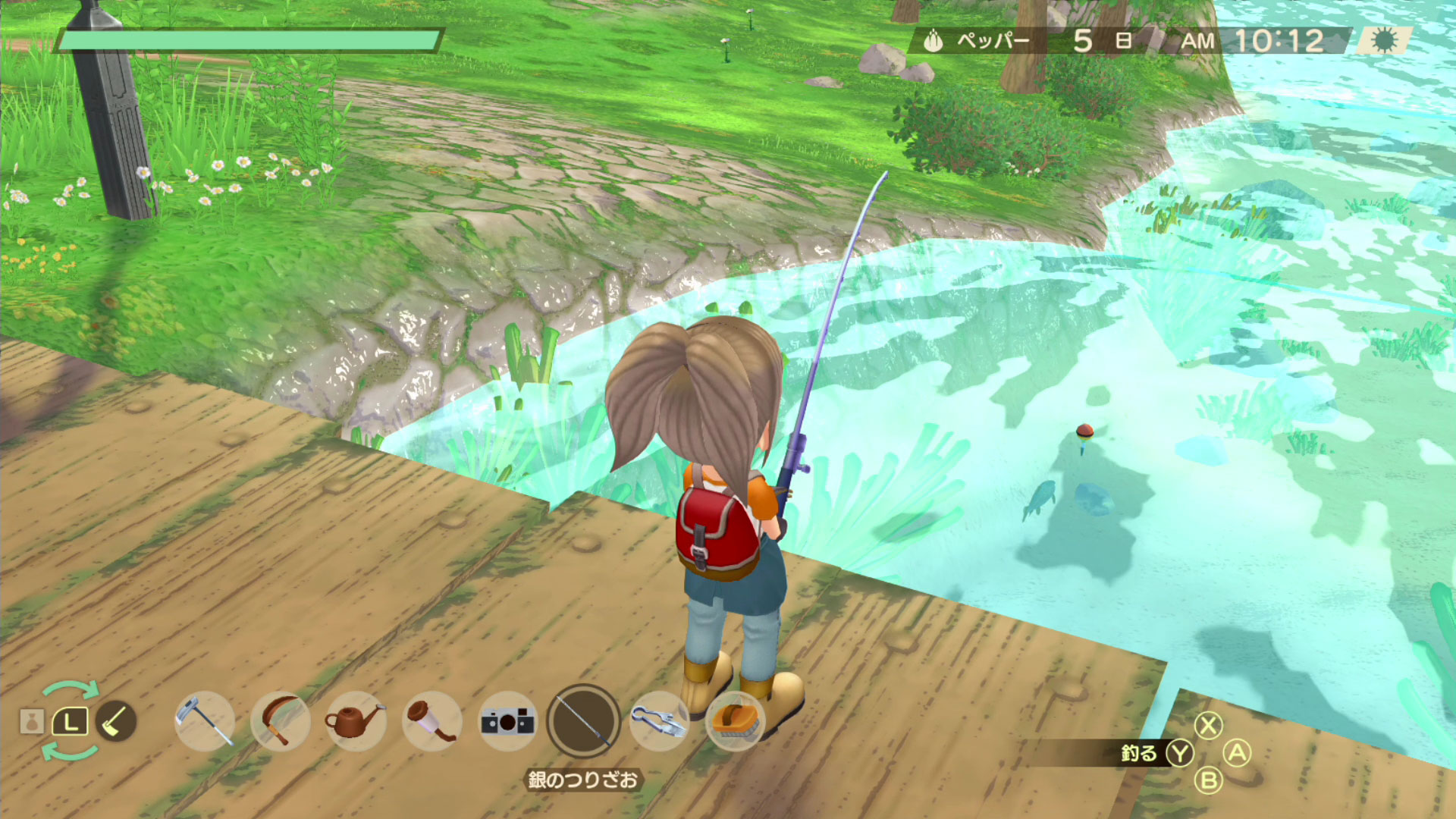Image resolution: width=1456 pixels, height=819 pixels.
Task: Switch to the seed bag category
Action: [32, 721]
